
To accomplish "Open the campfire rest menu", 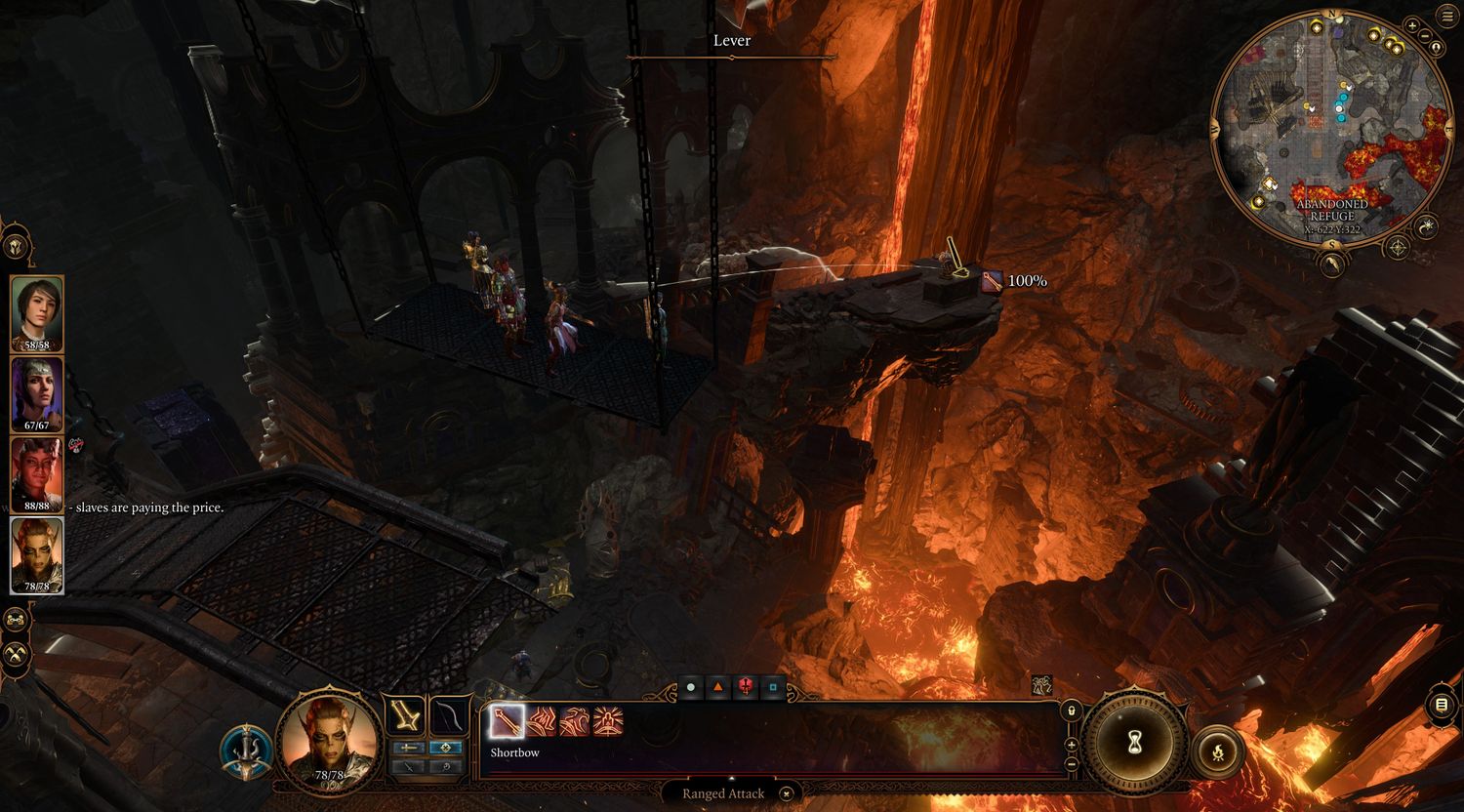I will [1218, 751].
